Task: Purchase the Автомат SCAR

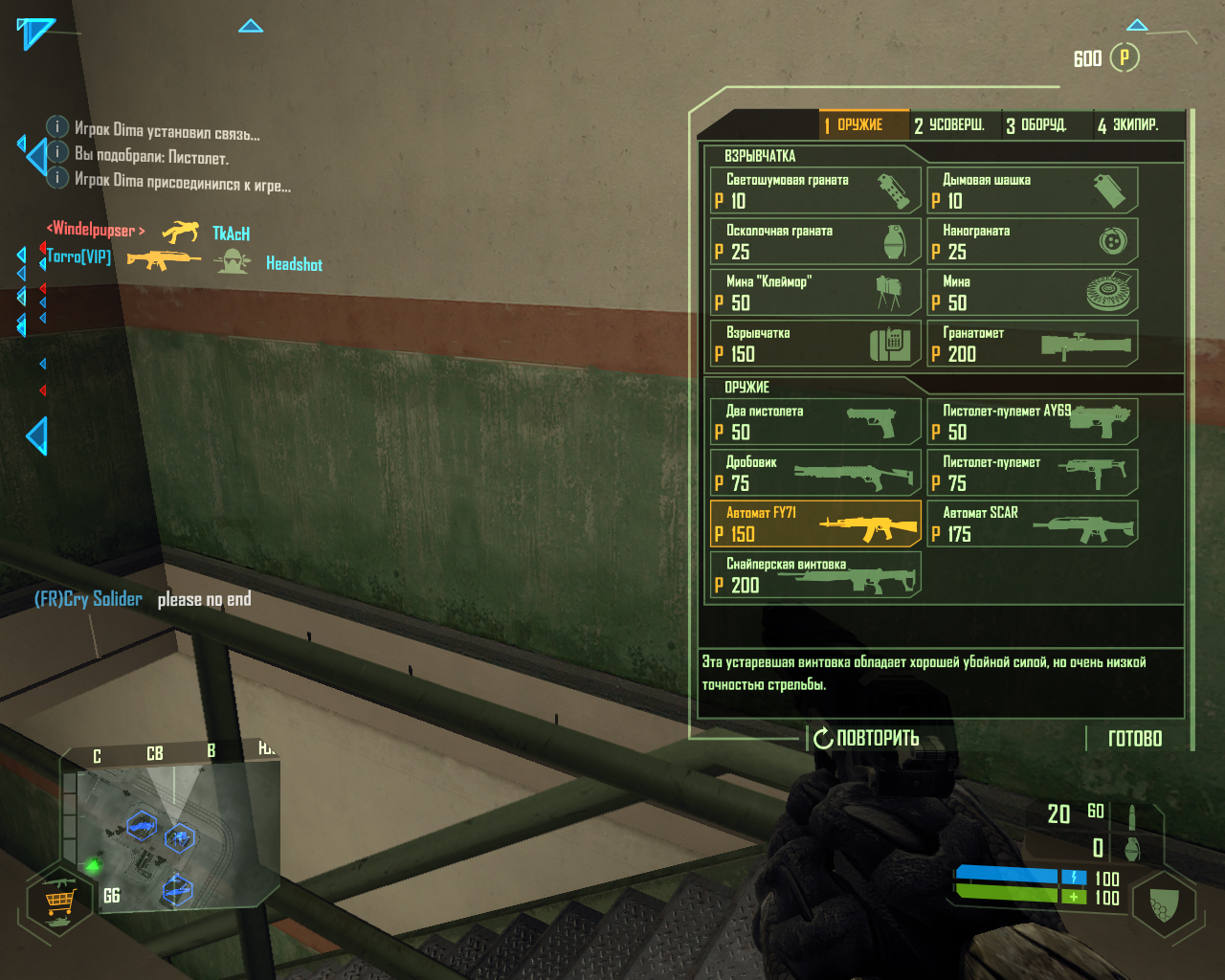Action: coord(1032,523)
